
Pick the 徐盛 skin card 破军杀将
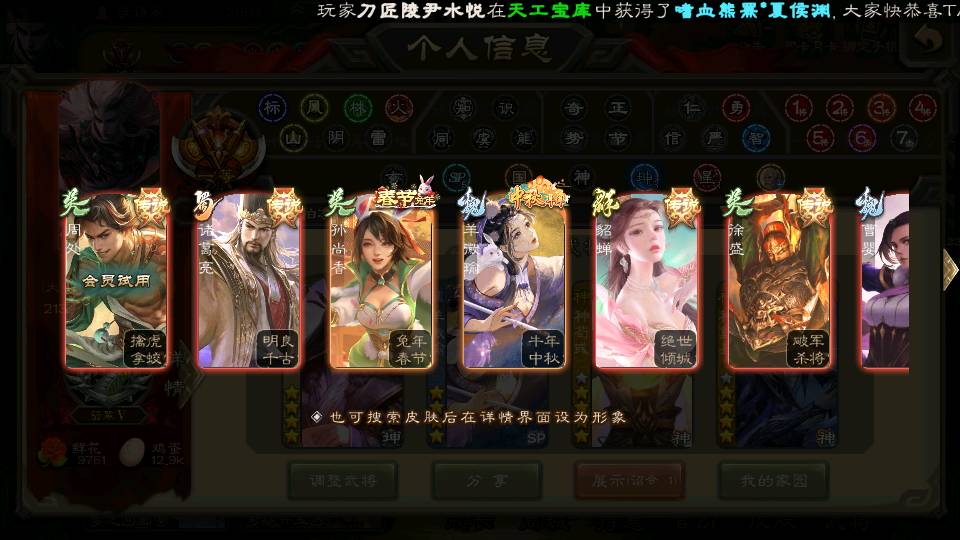[x=779, y=282]
